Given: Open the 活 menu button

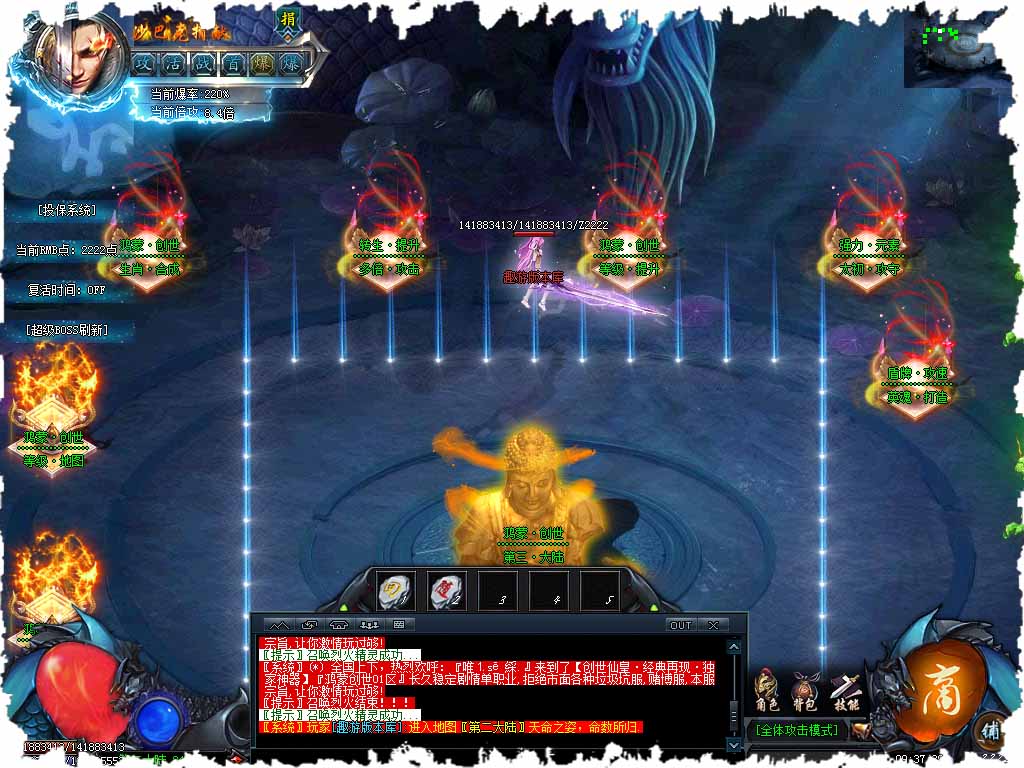Looking at the screenshot, I should coord(173,62).
